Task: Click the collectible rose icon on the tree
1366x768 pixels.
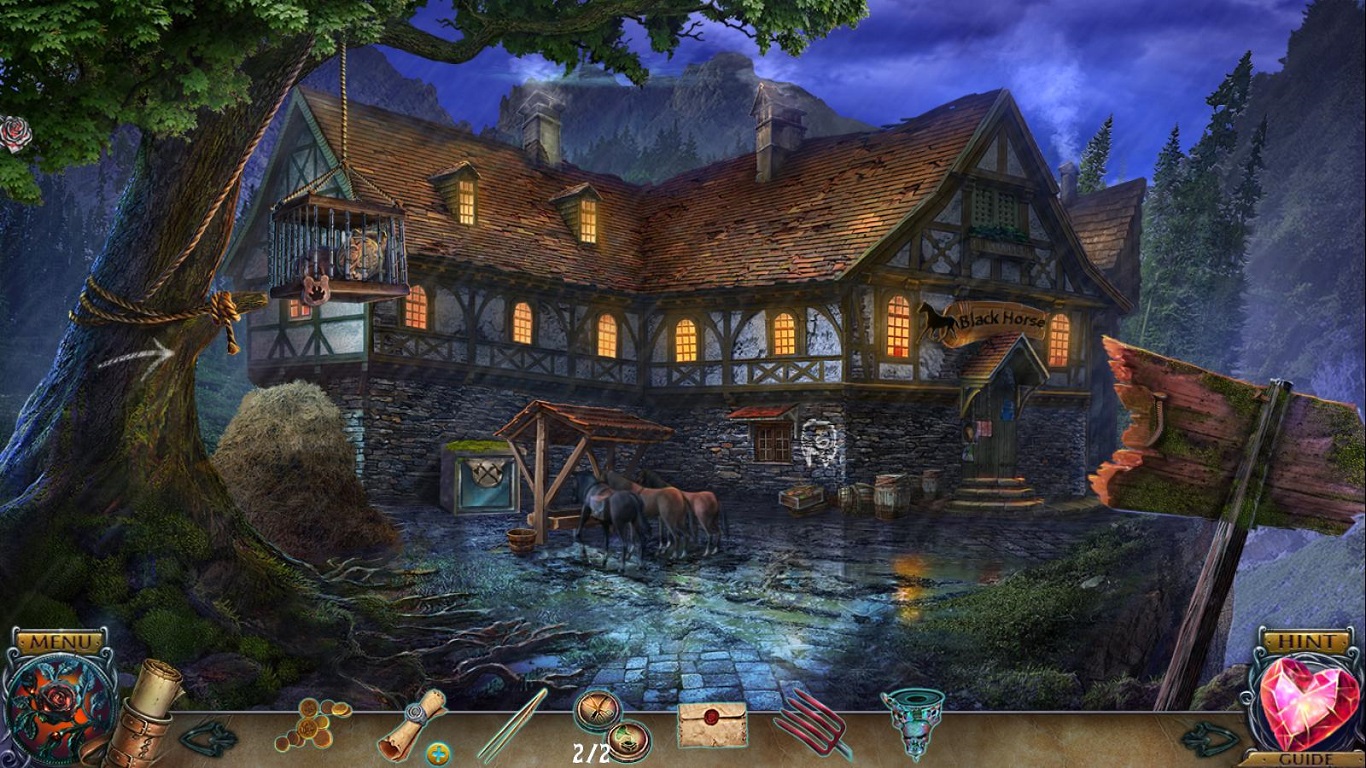Action: click(14, 134)
